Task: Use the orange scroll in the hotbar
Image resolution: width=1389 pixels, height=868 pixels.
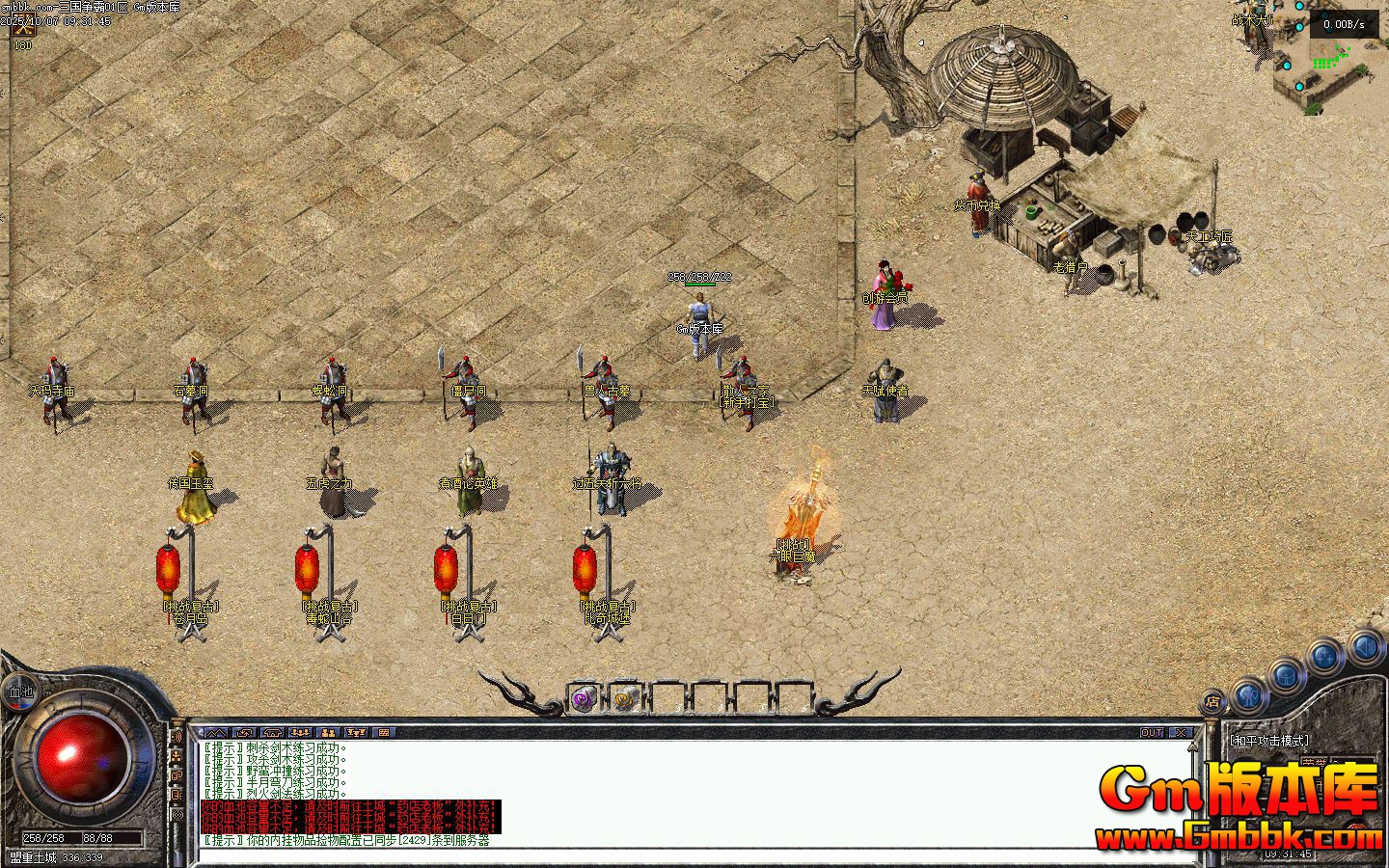Action: (x=625, y=700)
